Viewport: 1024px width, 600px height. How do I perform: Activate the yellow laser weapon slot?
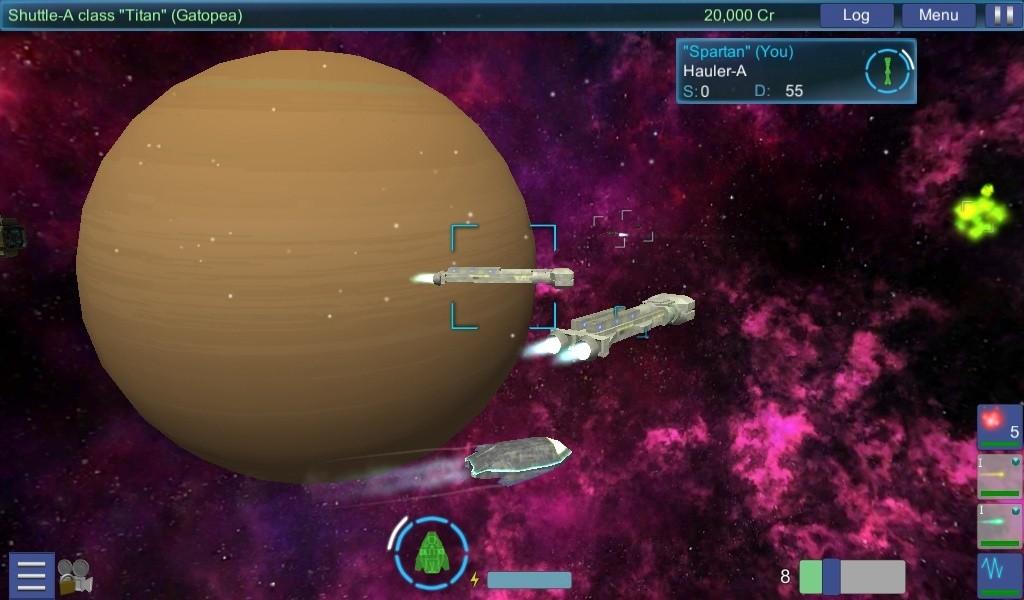pos(999,476)
